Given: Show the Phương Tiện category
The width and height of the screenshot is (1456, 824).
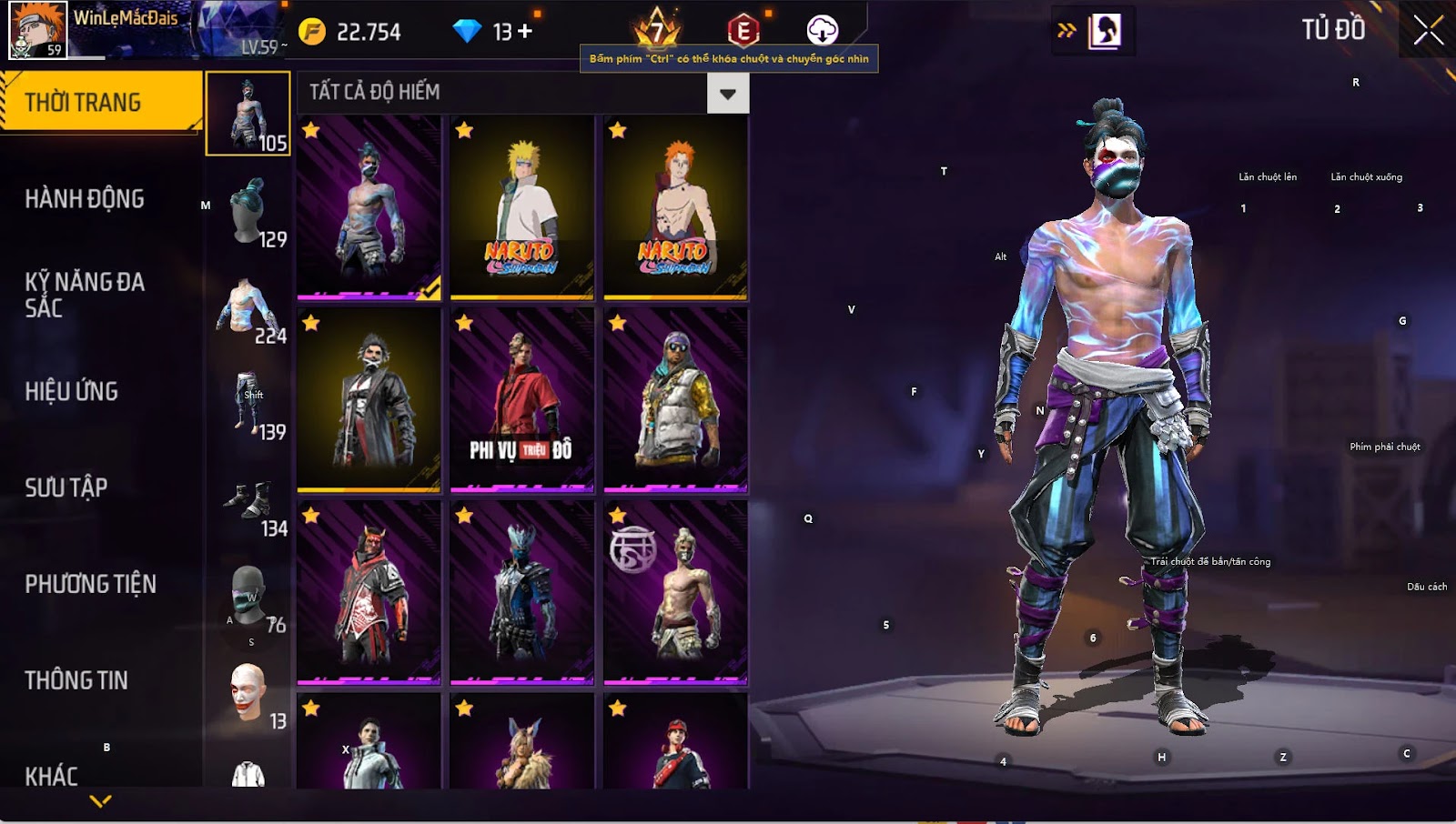Looking at the screenshot, I should pos(91,584).
